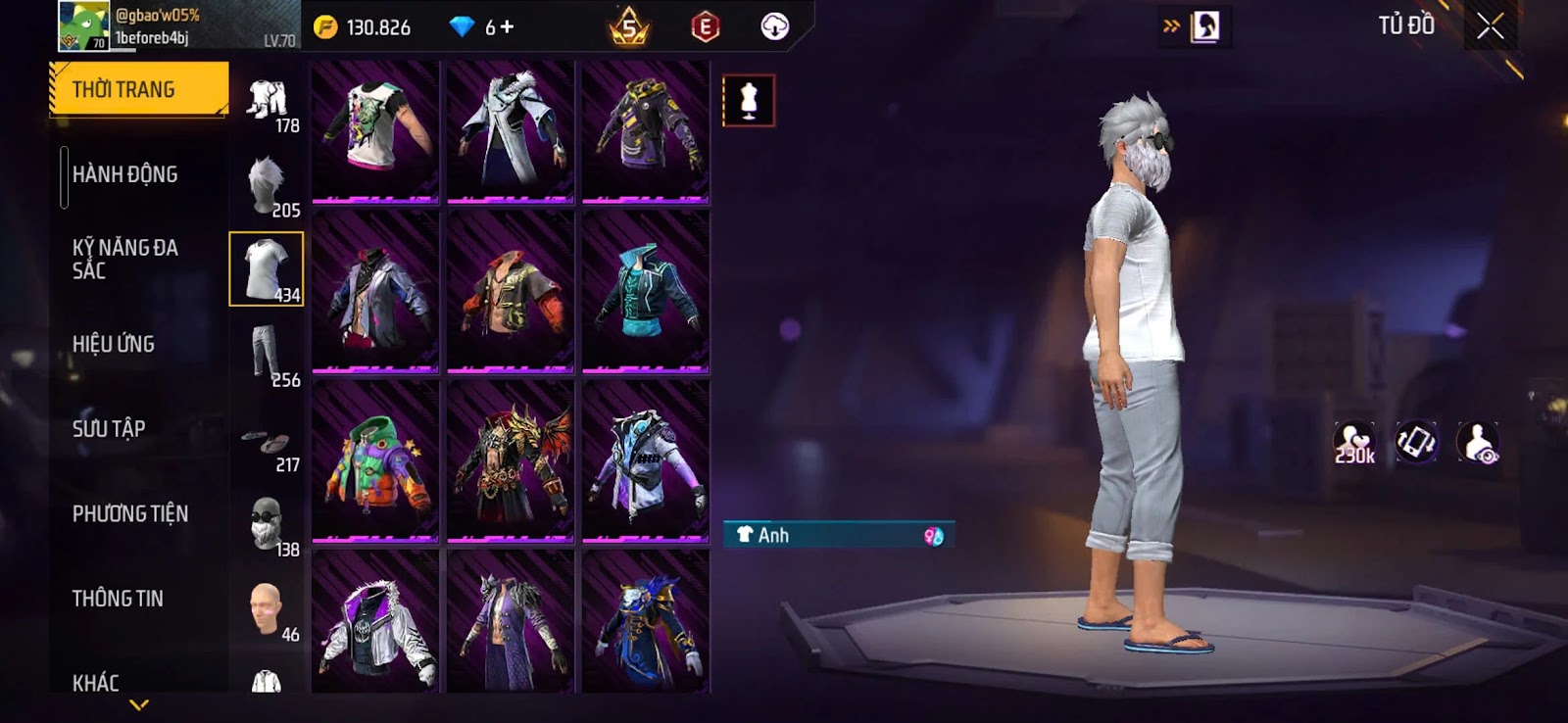1568x723 pixels.
Task: Select the Kỹ Năng Đa Sắc tab
Action: (124, 259)
